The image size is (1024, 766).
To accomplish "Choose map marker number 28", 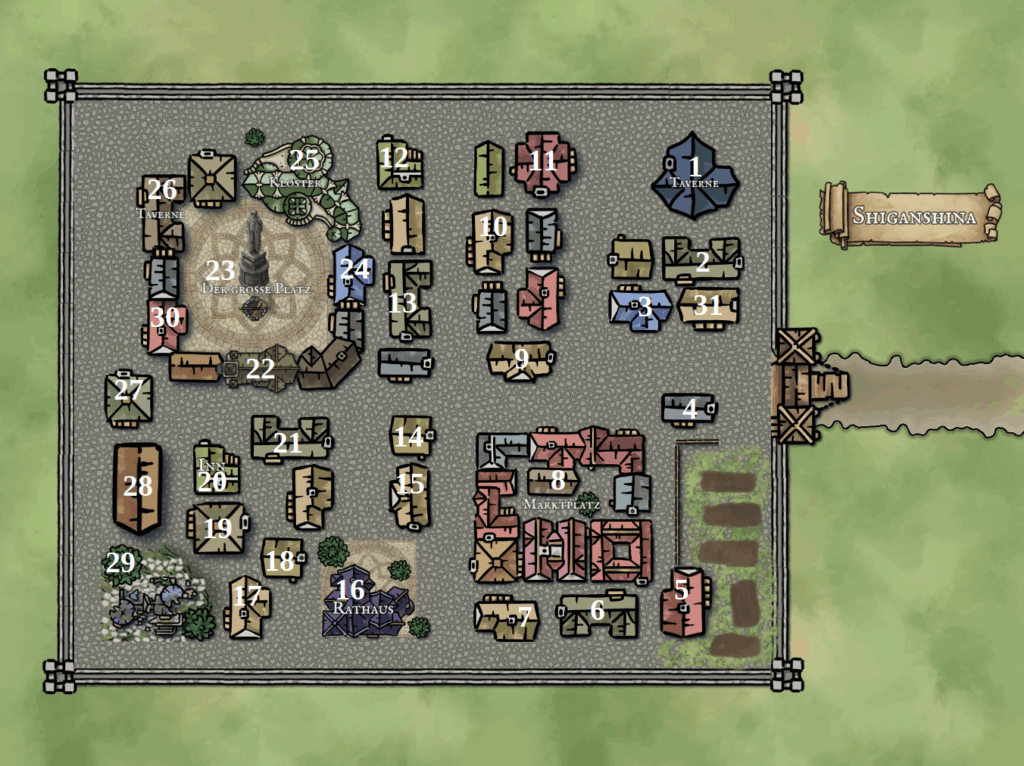I will tap(138, 487).
